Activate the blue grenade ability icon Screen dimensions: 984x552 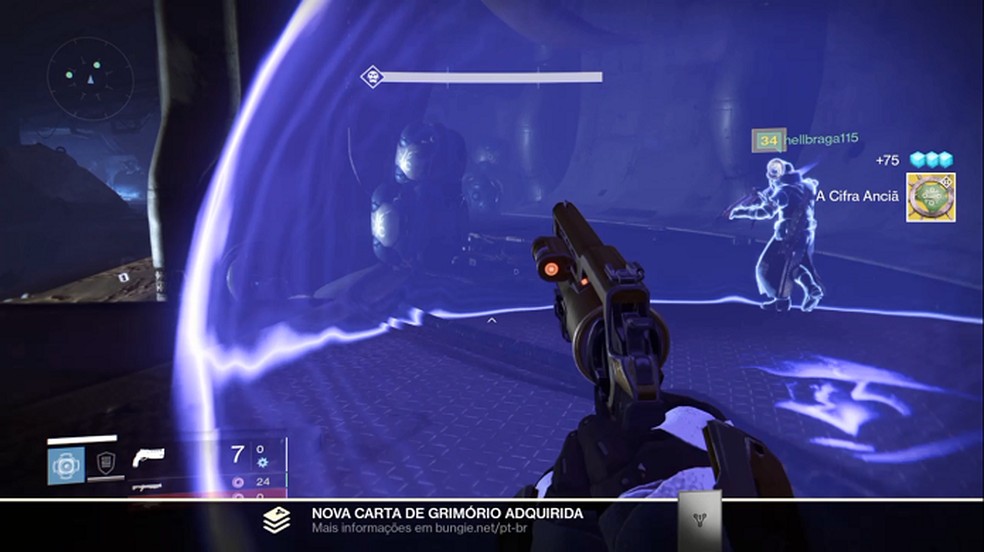coord(66,465)
